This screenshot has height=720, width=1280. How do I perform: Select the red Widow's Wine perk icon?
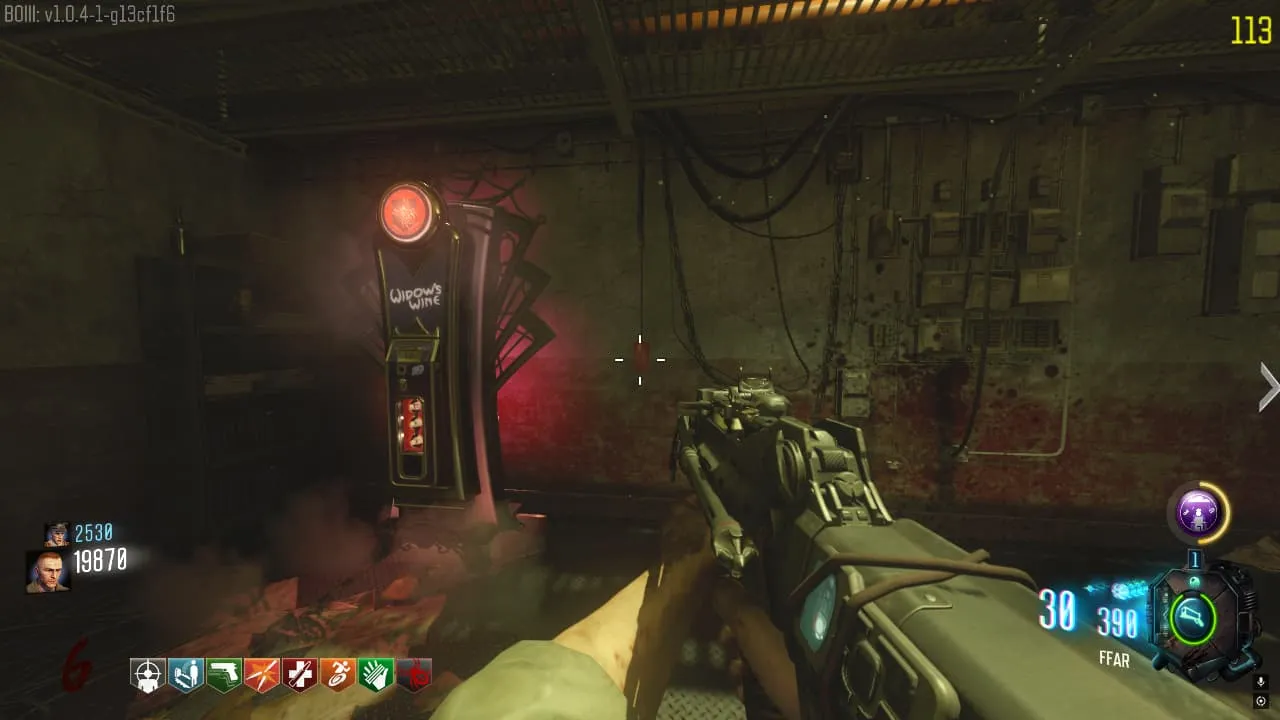[x=413, y=675]
